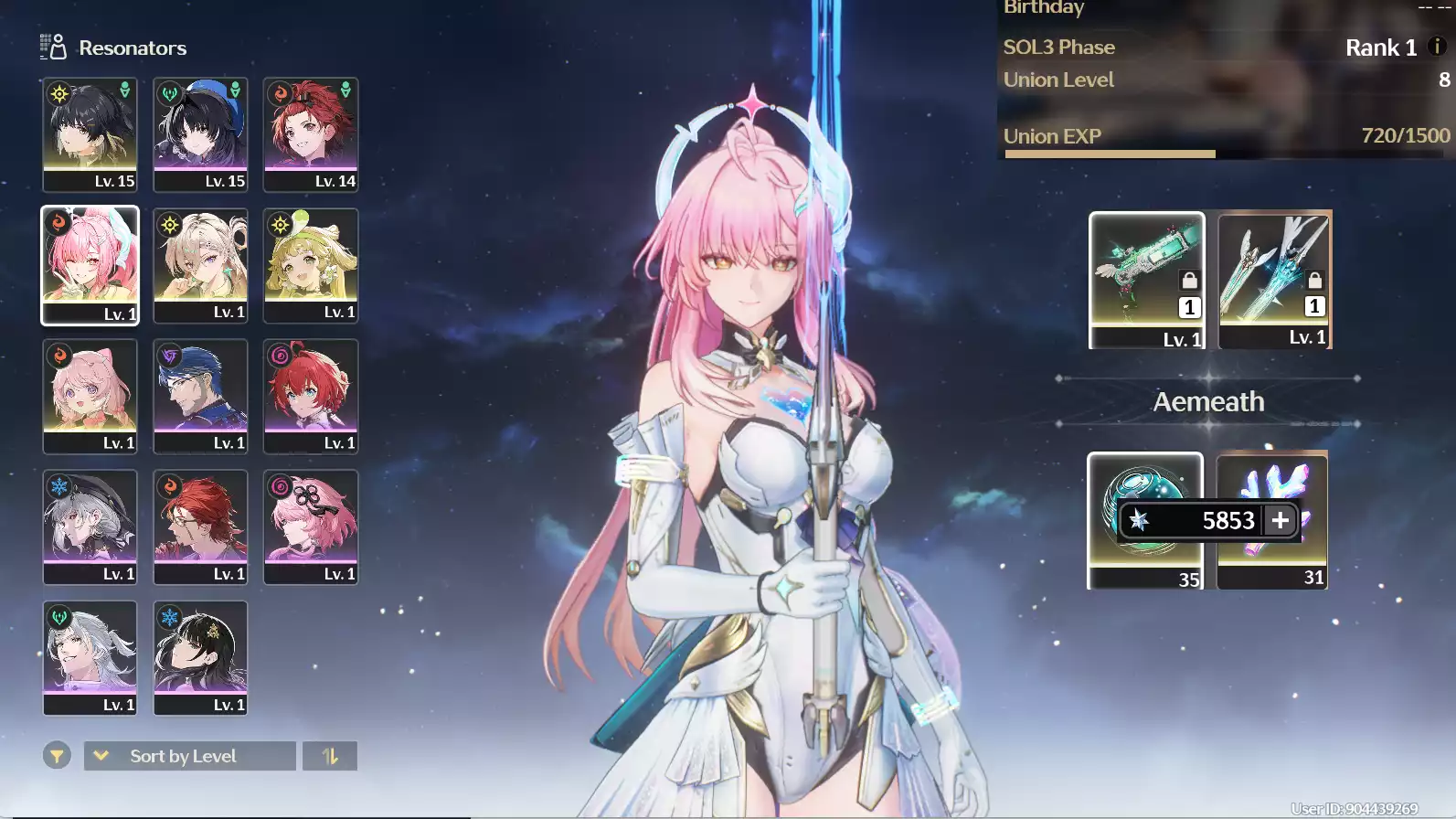Open the Sort by Level dropdown
1456x819 pixels.
point(189,756)
